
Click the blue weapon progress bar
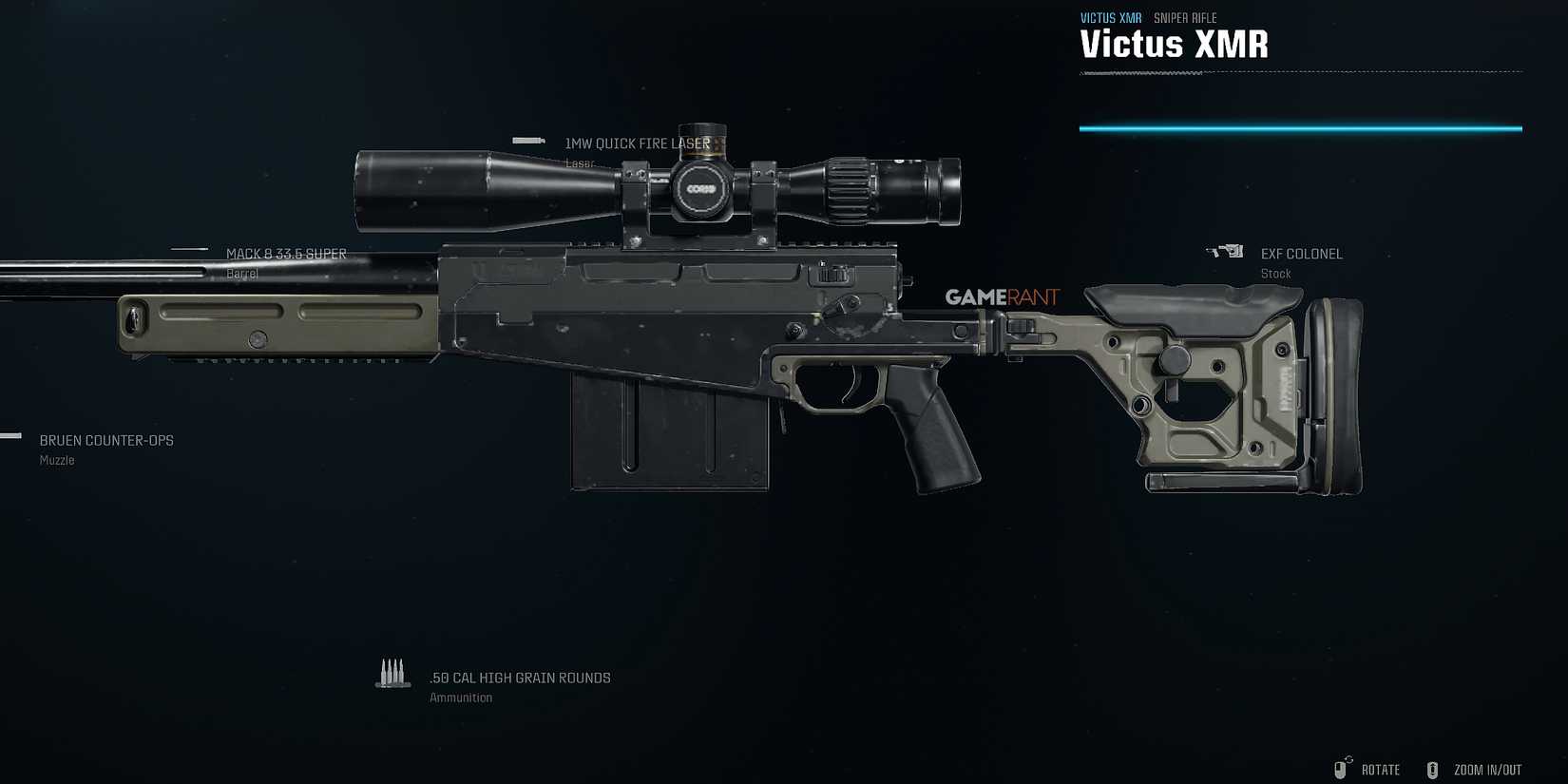(x=1300, y=126)
